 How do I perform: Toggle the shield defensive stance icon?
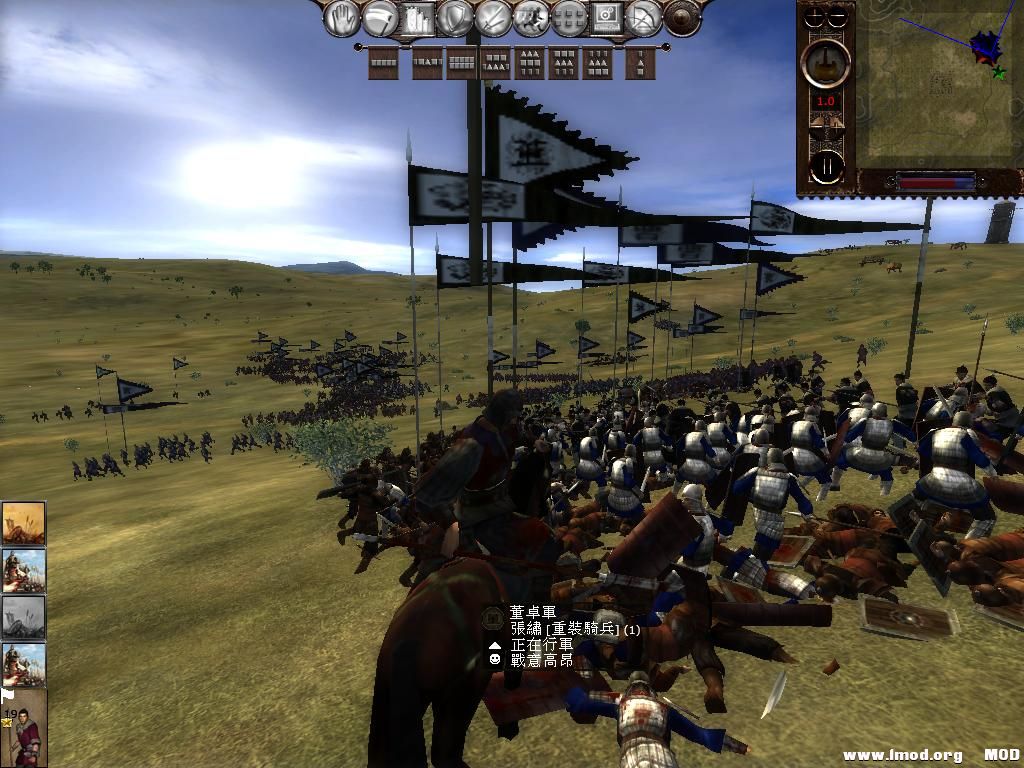pos(455,18)
